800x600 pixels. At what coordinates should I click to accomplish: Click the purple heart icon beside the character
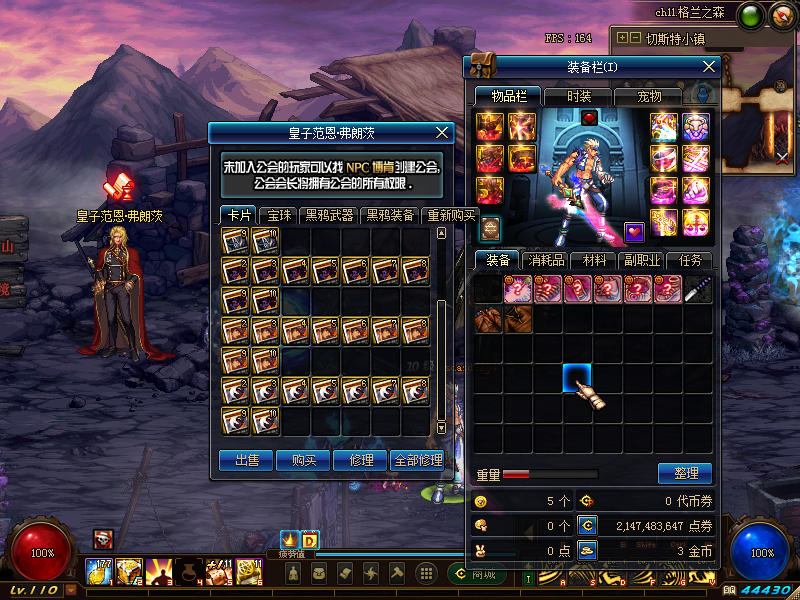coord(634,232)
